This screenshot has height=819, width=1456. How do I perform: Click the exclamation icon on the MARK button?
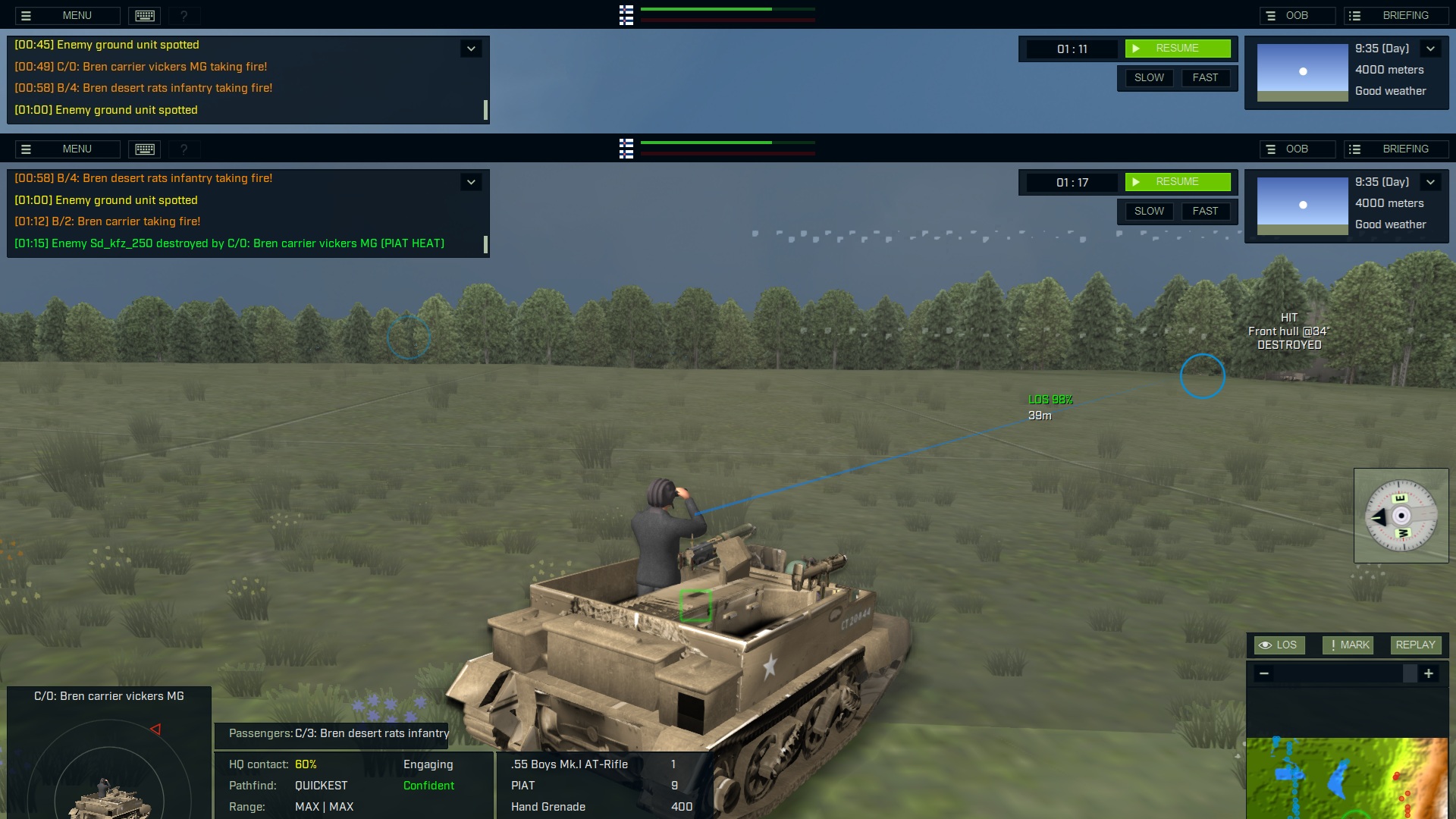(1333, 645)
